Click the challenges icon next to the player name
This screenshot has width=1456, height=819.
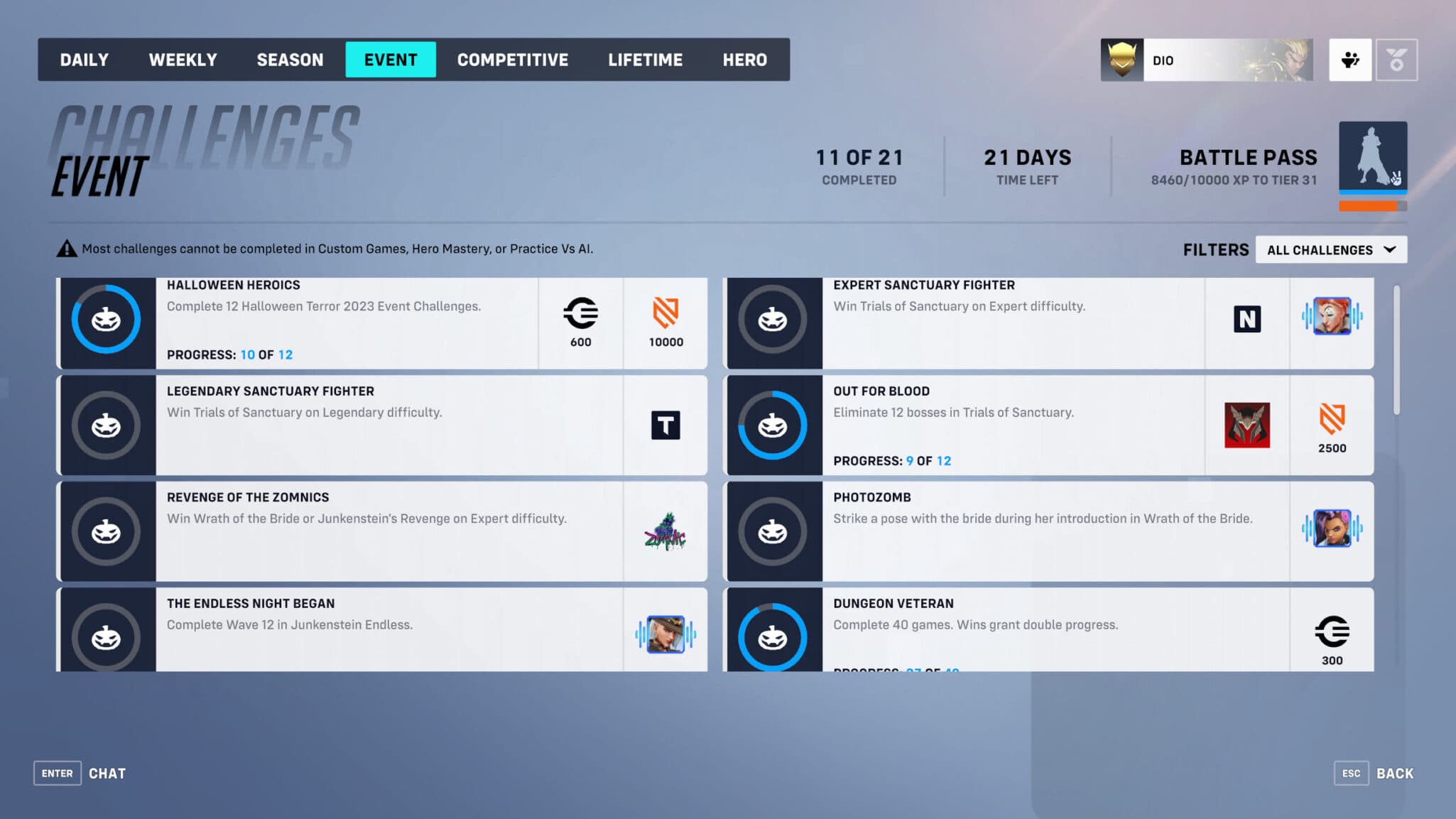pos(1350,60)
